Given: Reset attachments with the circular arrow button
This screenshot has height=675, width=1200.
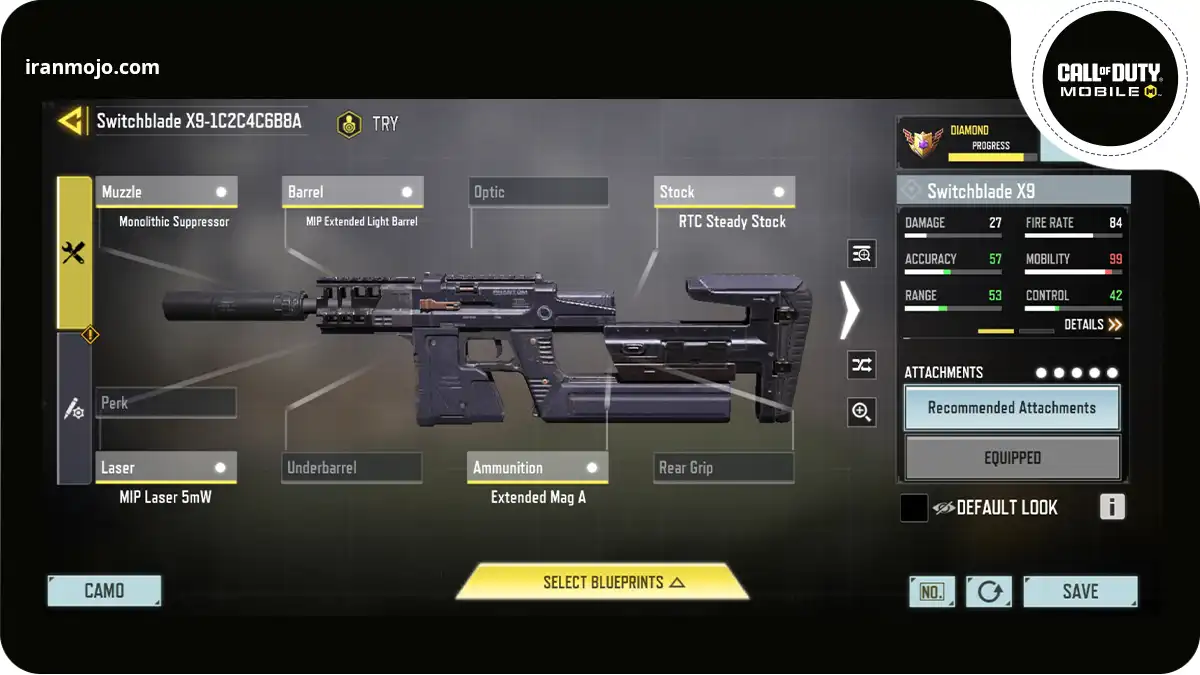Looking at the screenshot, I should click(989, 591).
